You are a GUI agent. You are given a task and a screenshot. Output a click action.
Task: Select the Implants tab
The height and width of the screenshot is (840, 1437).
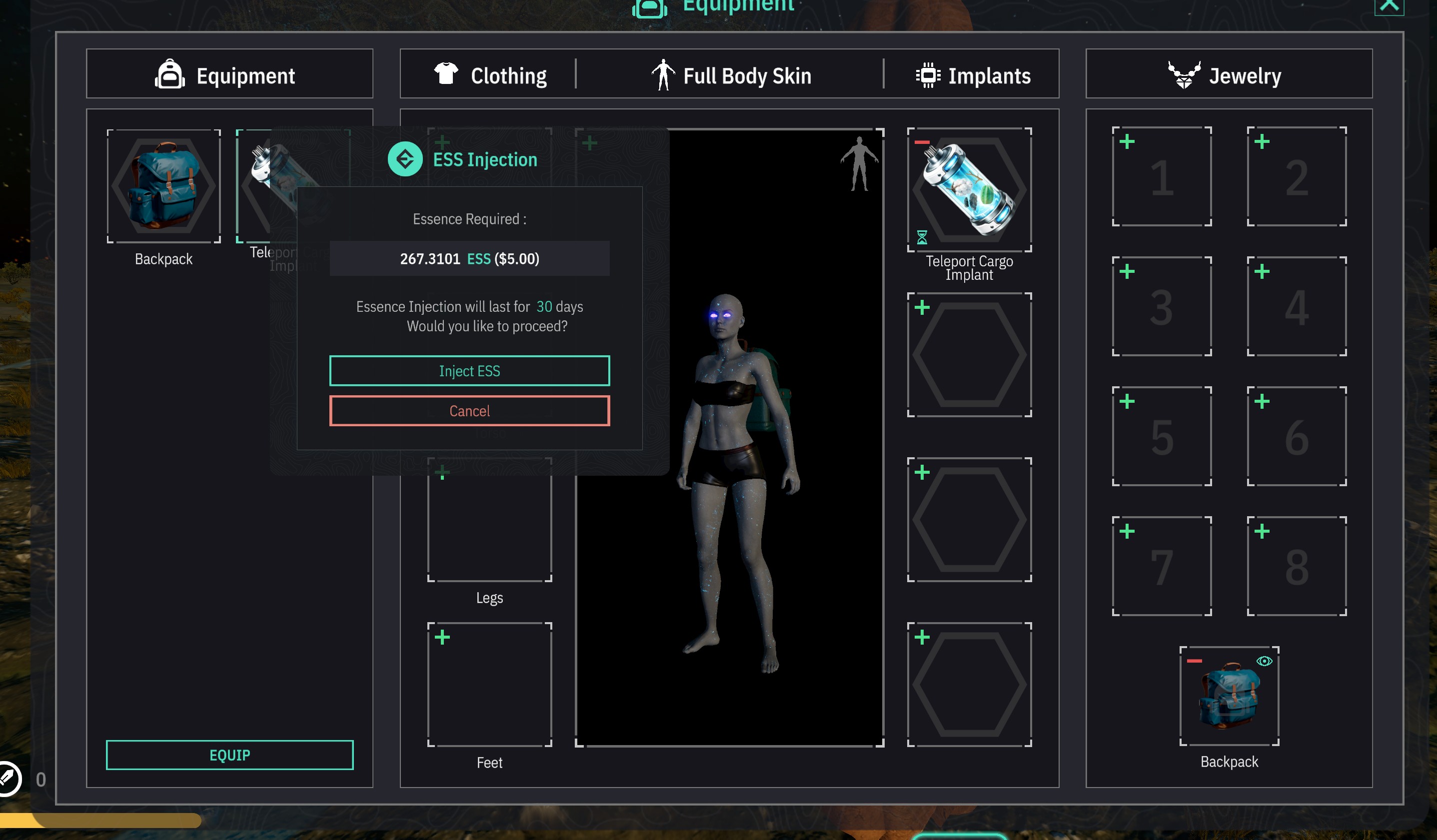(x=973, y=76)
